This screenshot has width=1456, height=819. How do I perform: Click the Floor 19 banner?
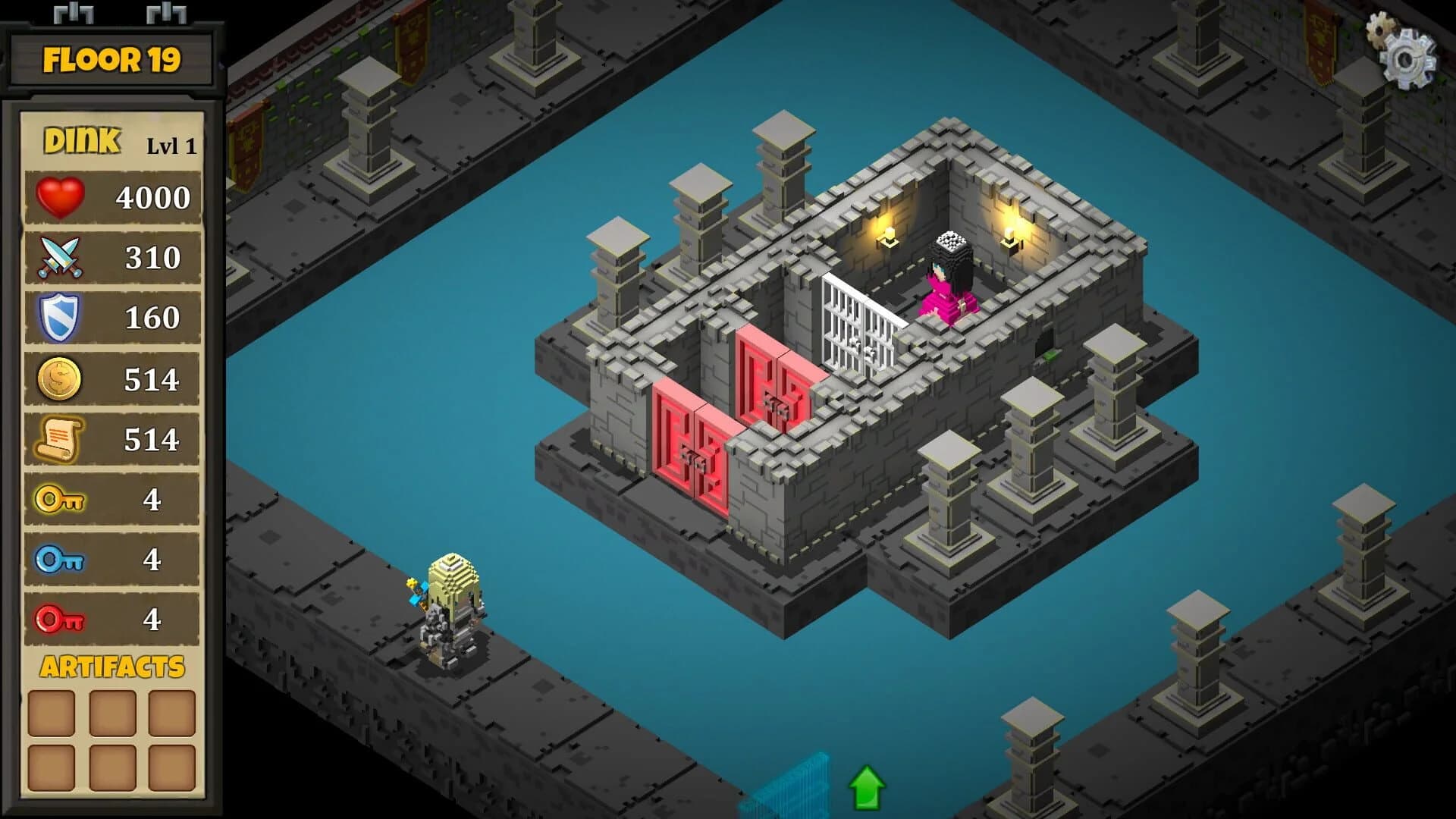(111, 61)
